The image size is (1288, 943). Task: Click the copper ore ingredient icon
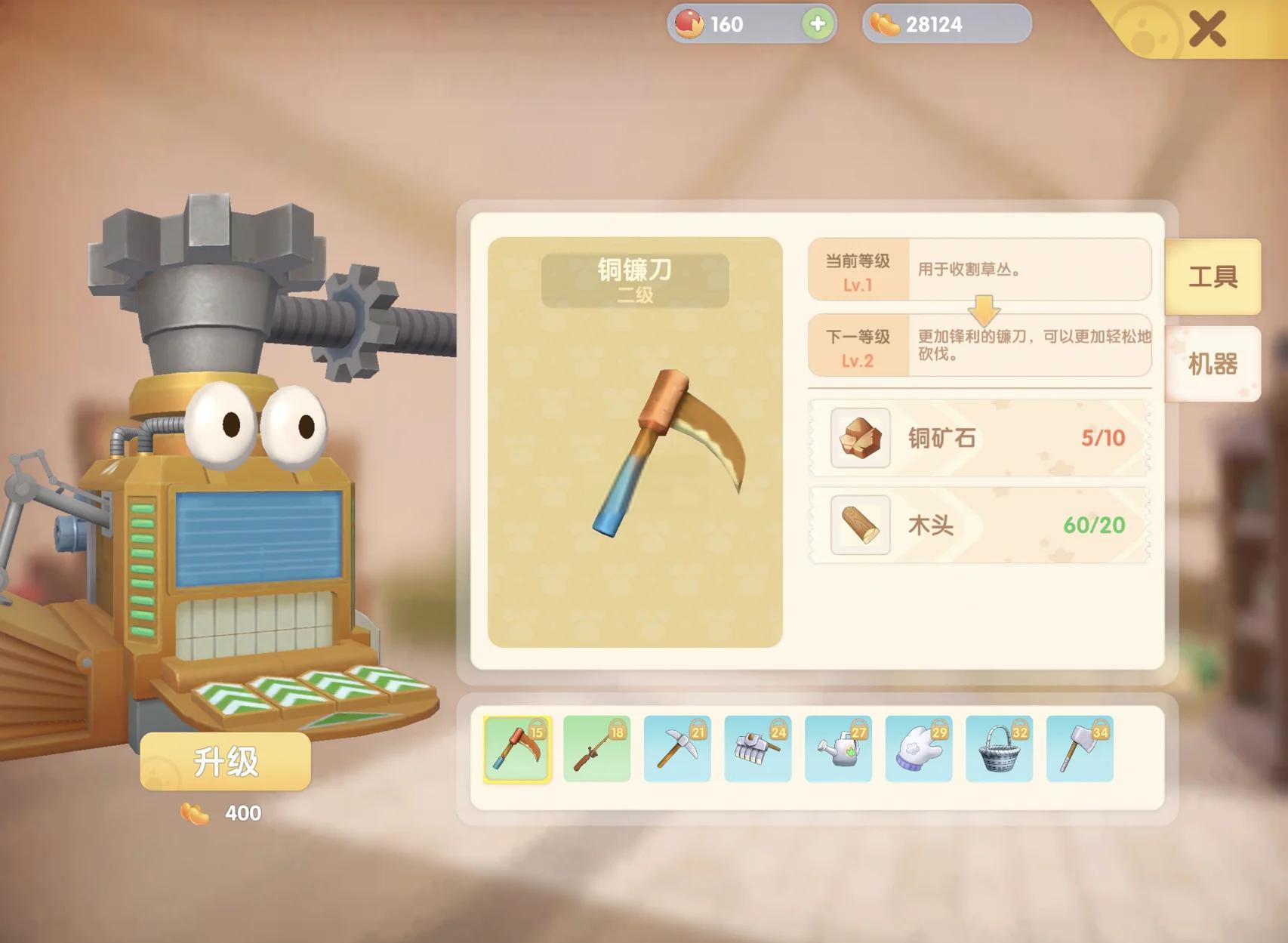pos(860,439)
